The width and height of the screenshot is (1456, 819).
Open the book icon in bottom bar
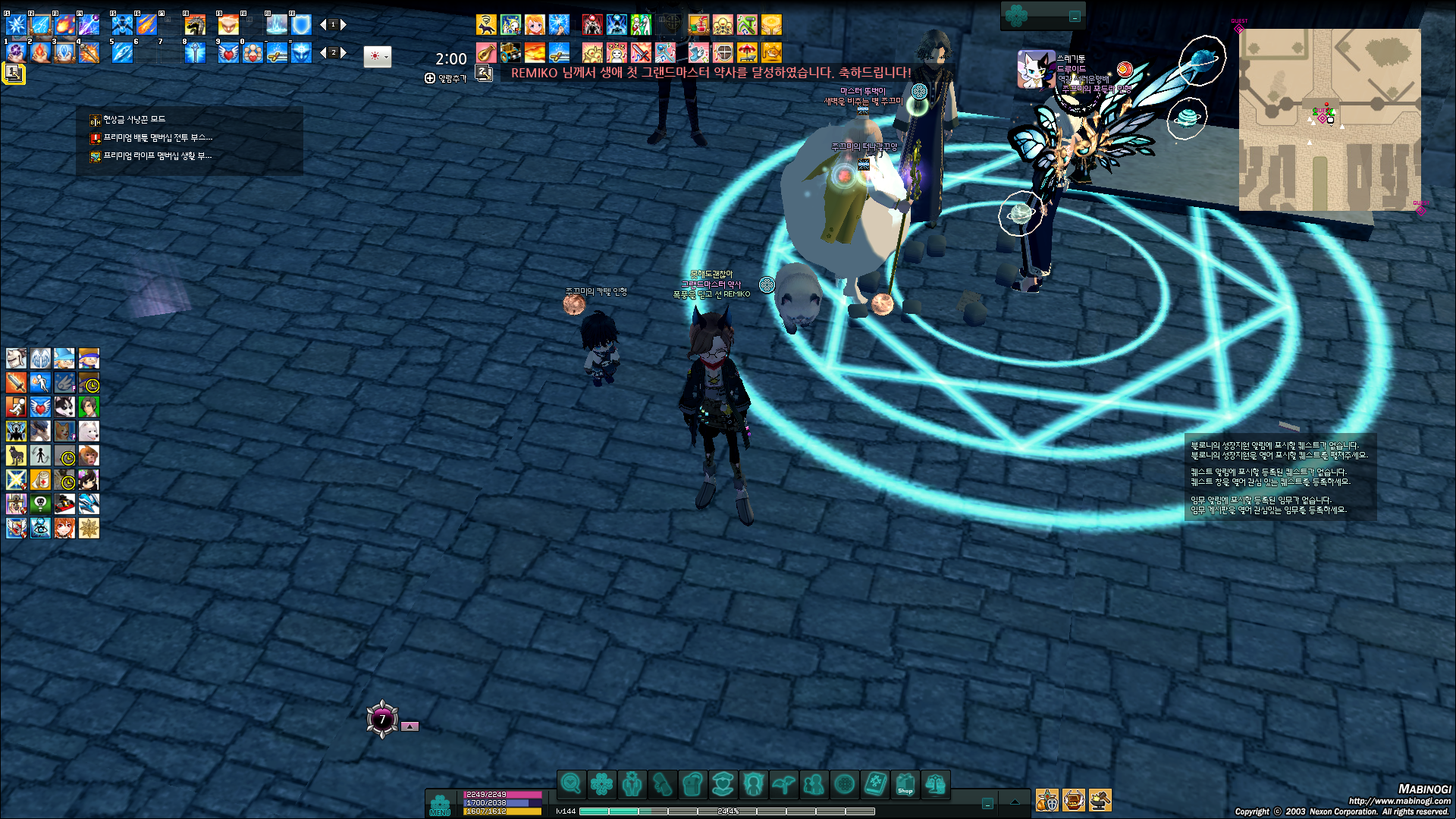[x=874, y=784]
